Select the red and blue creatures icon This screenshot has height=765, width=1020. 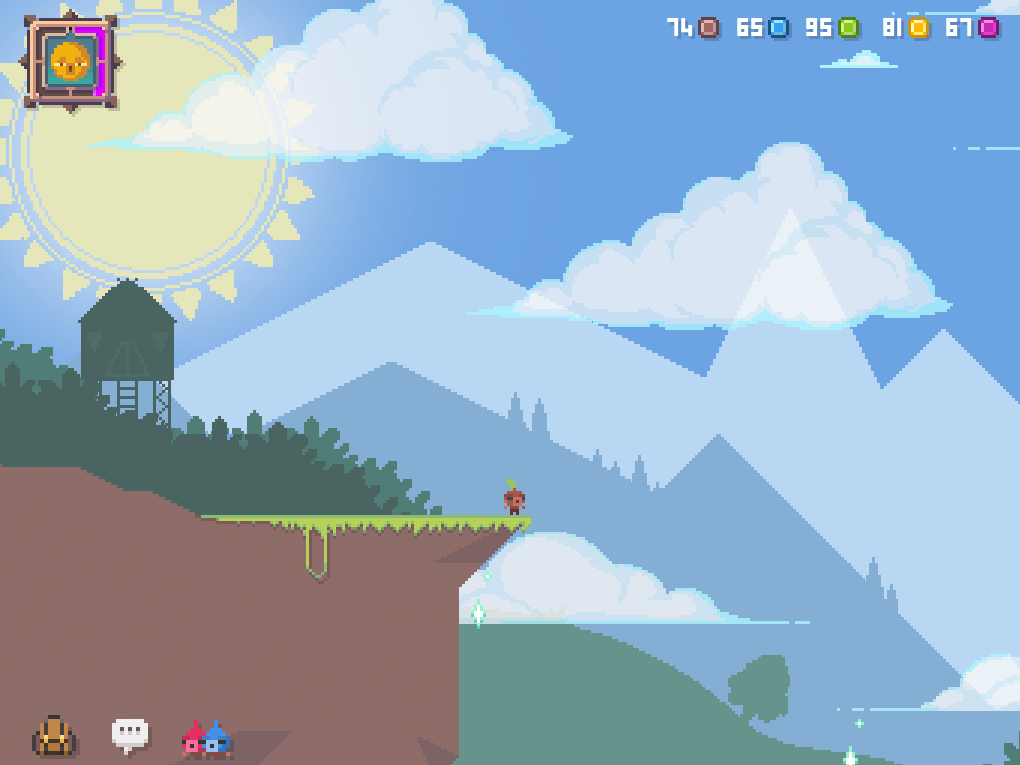pyautogui.click(x=206, y=738)
